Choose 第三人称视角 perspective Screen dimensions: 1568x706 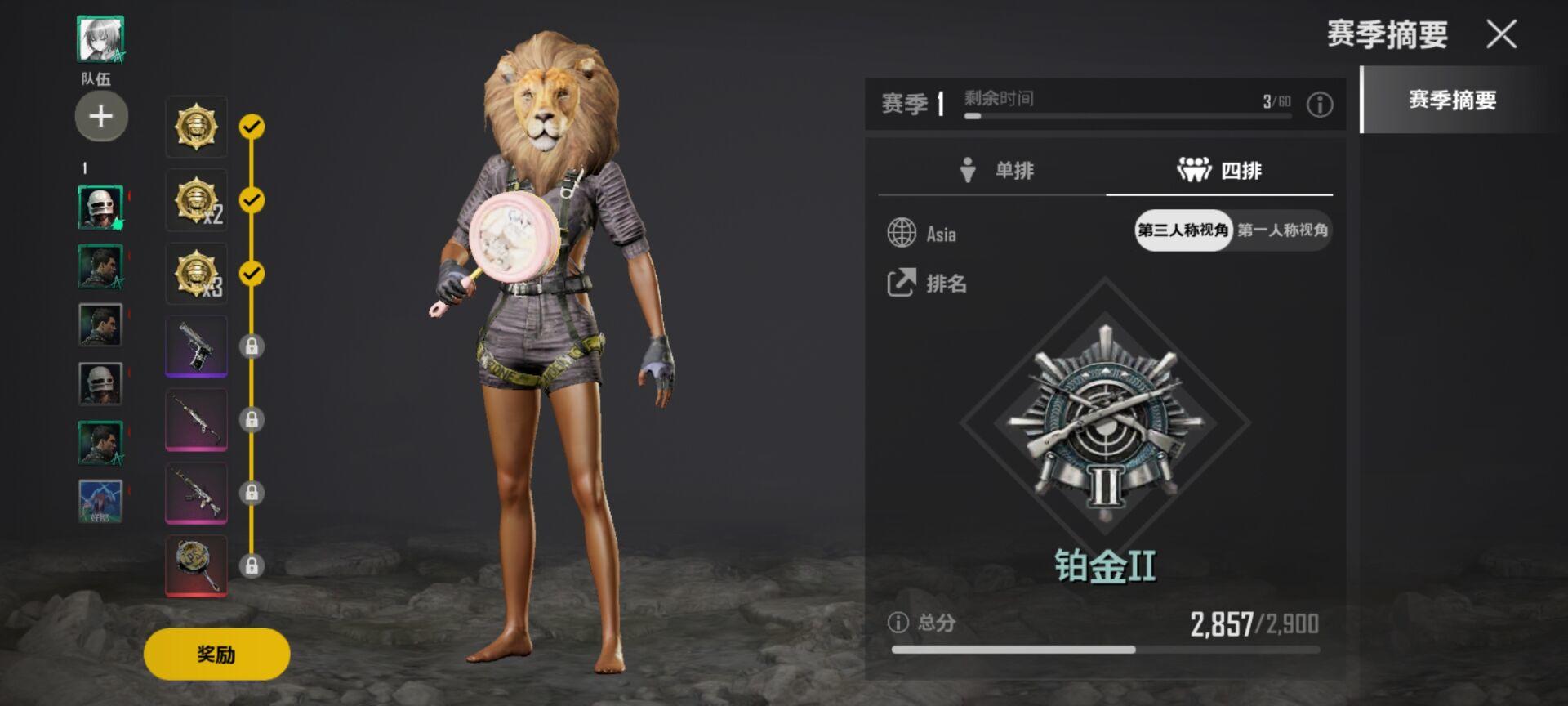1183,230
